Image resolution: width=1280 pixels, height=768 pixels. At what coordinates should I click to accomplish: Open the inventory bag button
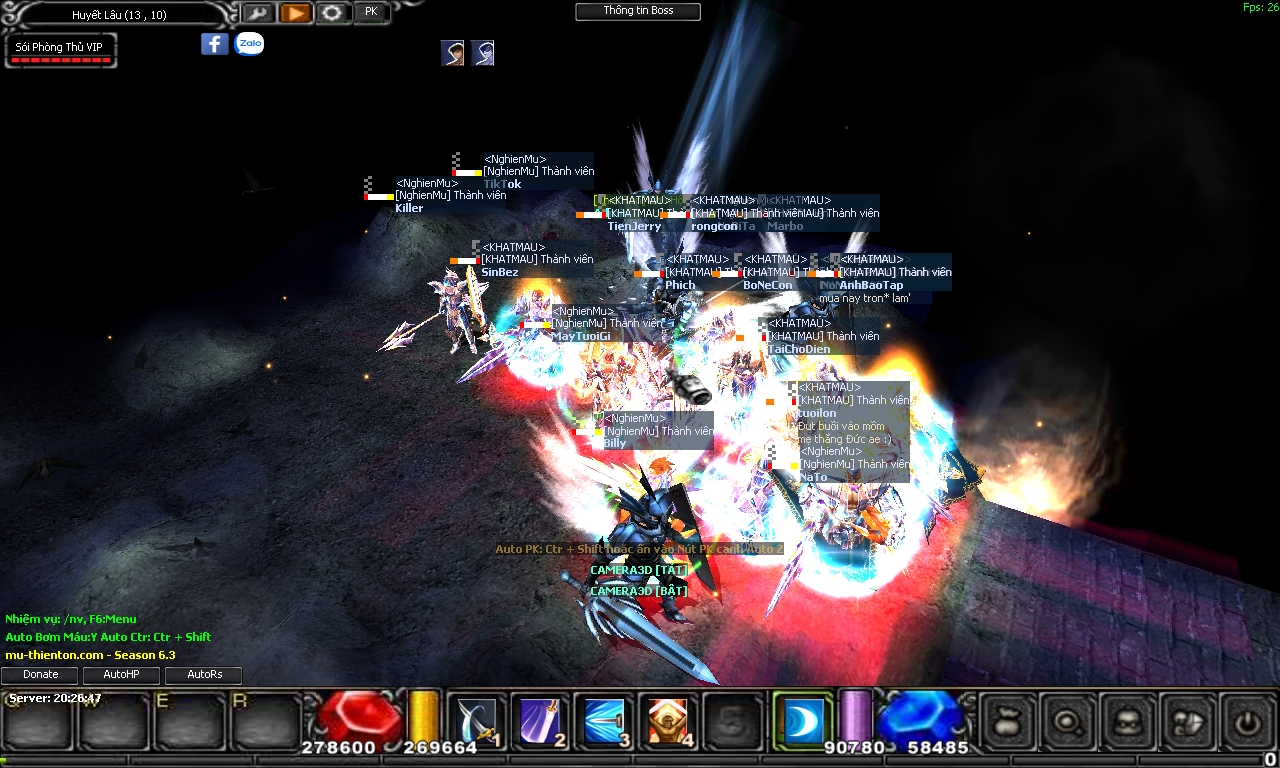[1006, 721]
